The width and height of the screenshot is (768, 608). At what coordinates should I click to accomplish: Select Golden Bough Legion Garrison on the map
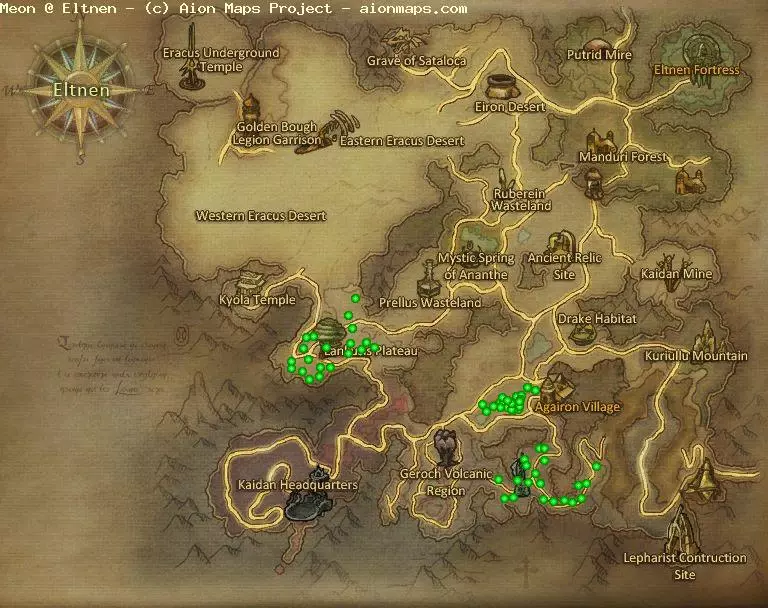(277, 134)
